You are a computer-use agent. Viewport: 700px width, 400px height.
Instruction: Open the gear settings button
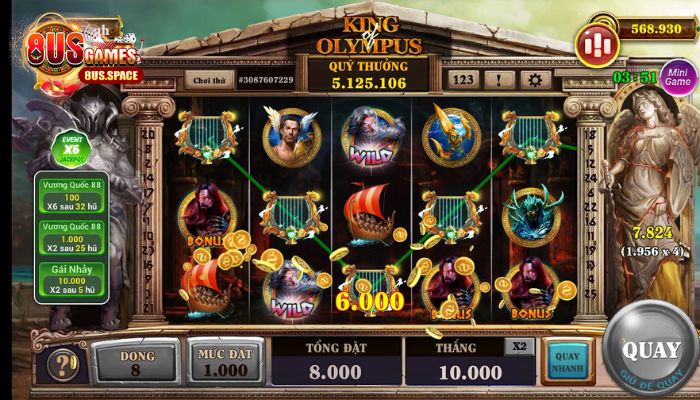coord(535,79)
